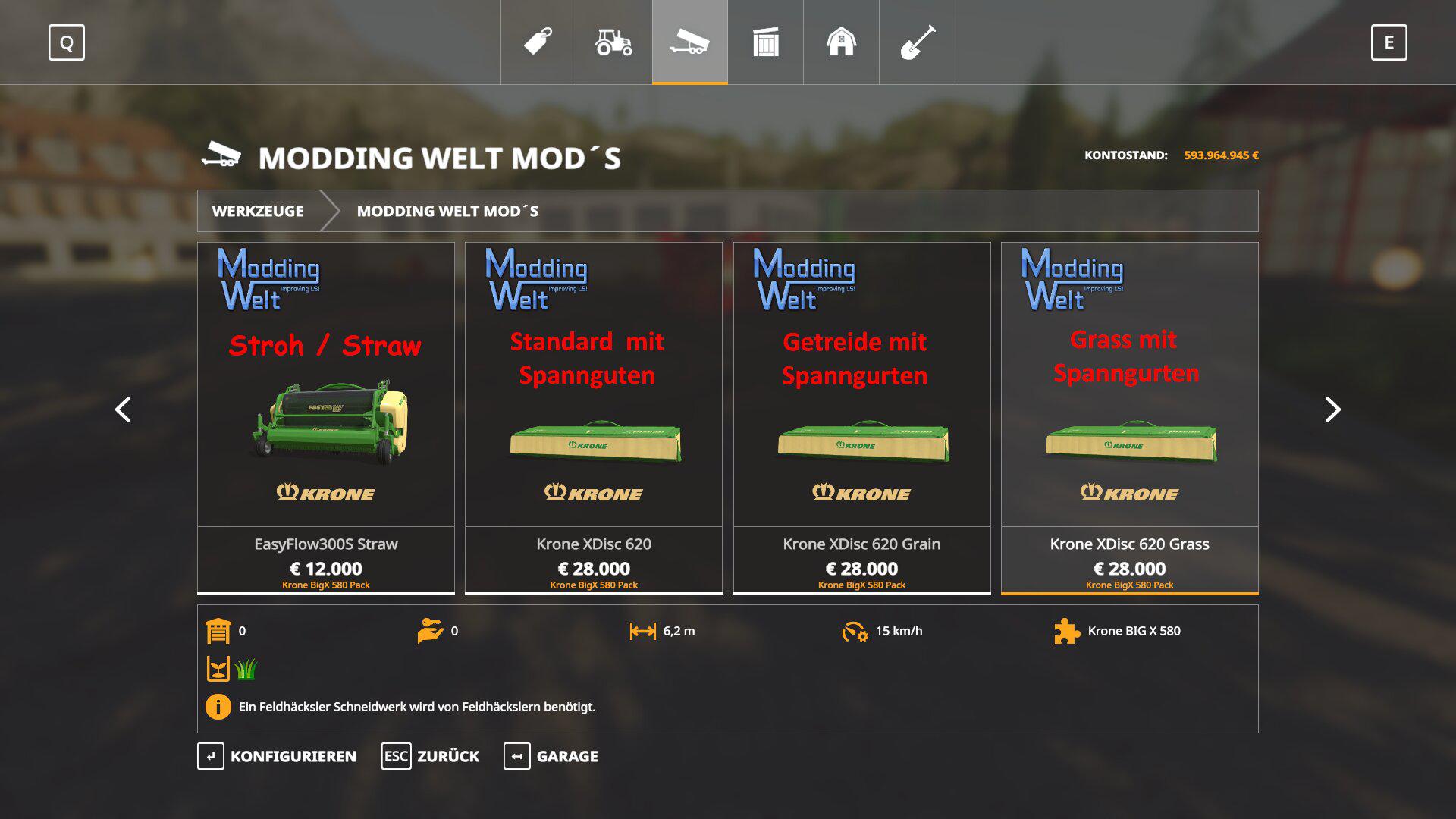Image resolution: width=1456 pixels, height=819 pixels.
Task: Switch to the pallet objects tab
Action: 766,42
